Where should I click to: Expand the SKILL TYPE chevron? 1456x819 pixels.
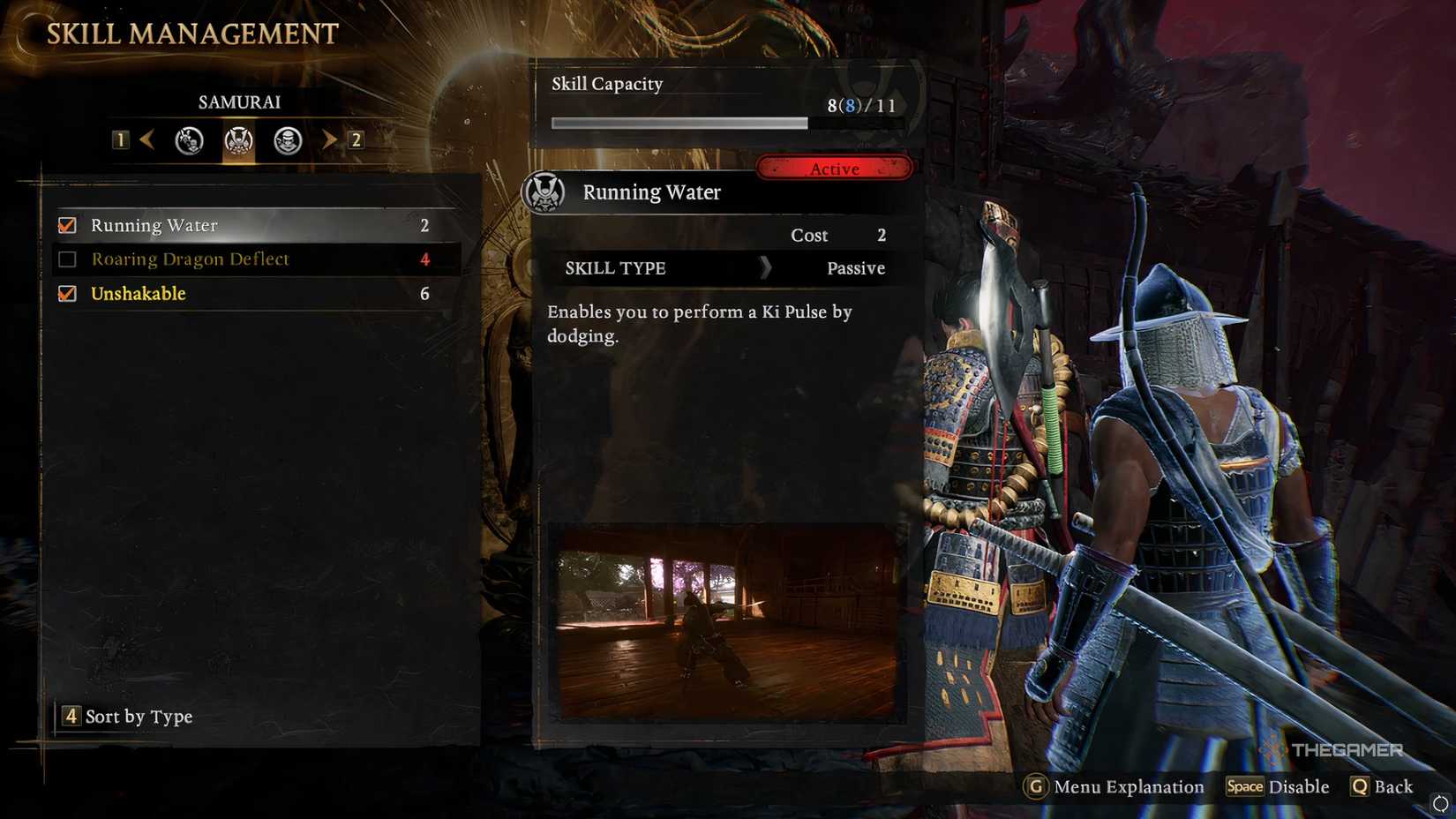coord(764,268)
